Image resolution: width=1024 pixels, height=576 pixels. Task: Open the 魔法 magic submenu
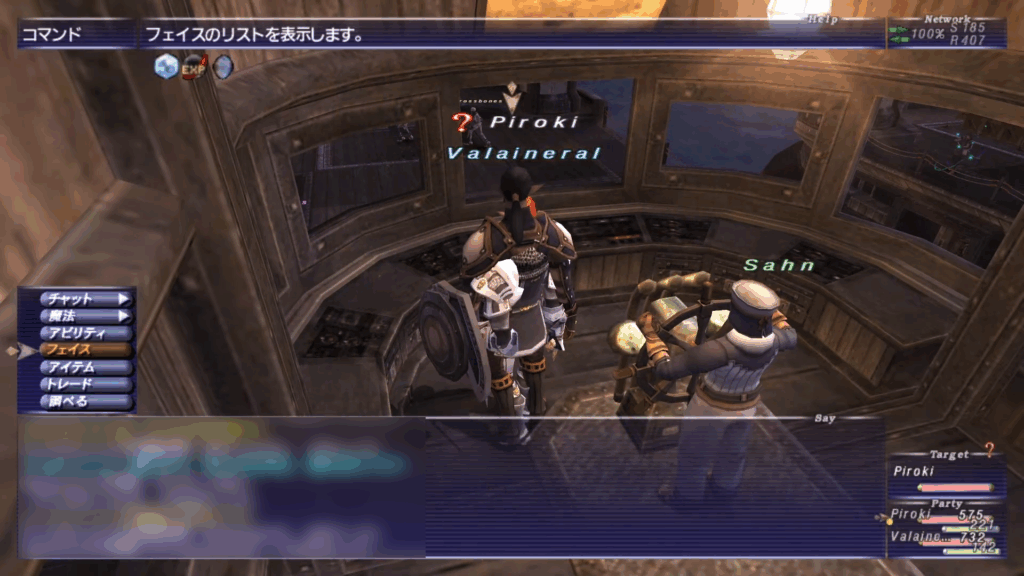84,316
